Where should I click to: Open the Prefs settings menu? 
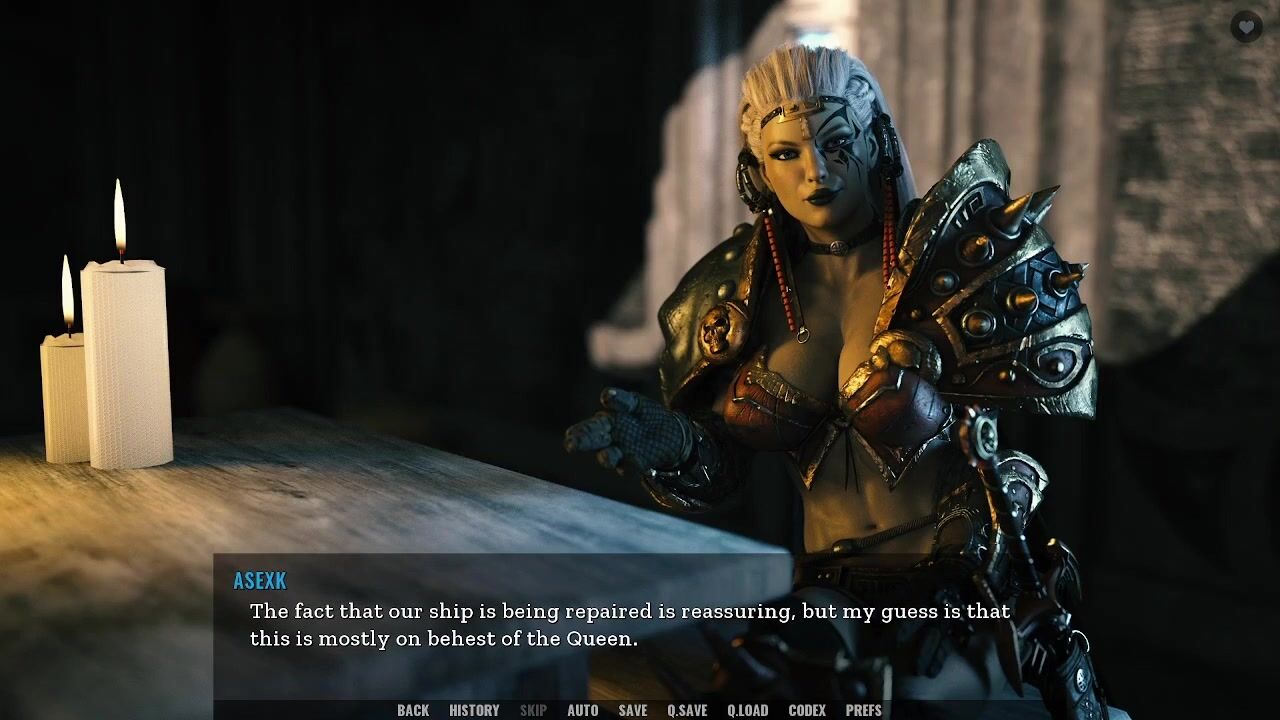pyautogui.click(x=864, y=710)
